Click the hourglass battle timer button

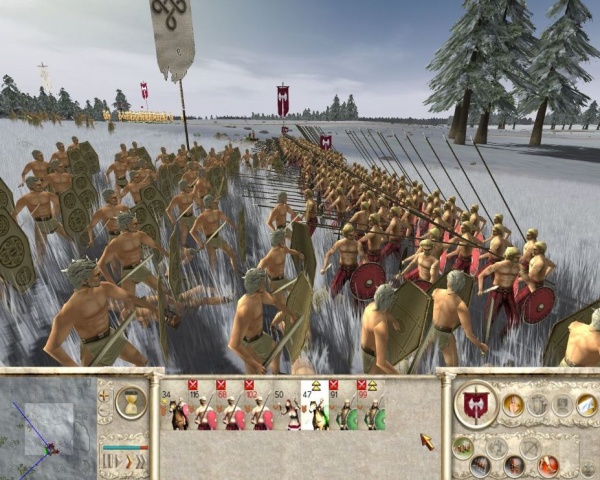coord(130,402)
